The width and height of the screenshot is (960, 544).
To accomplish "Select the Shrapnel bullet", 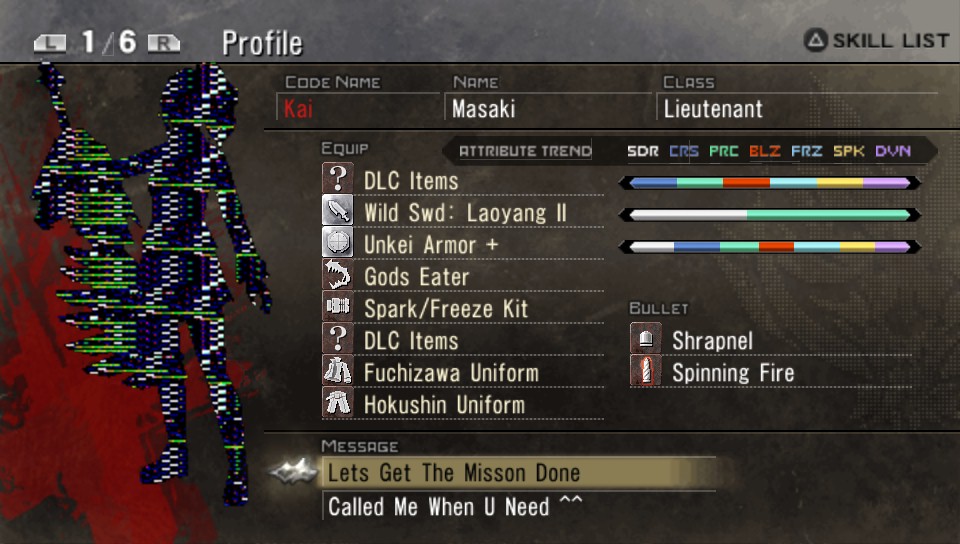I will click(712, 341).
